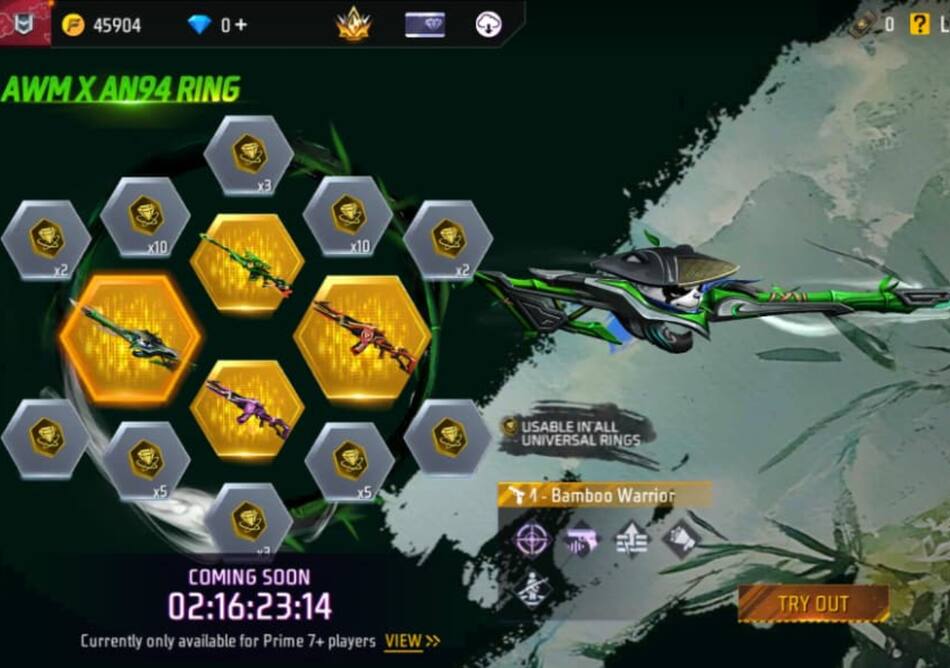950x668 pixels.
Task: Open the Bamboo Warrior skin label
Action: (x=604, y=495)
